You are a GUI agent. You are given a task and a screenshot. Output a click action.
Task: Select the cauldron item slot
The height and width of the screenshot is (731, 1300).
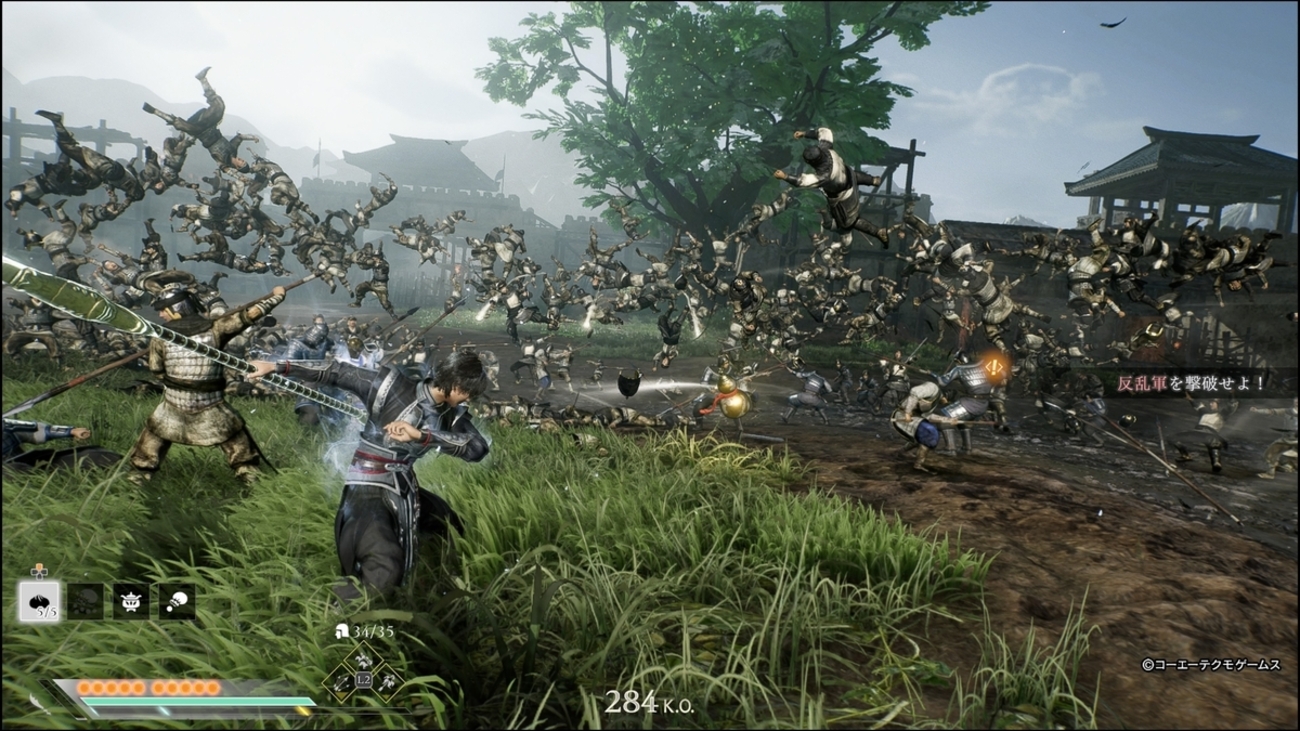pyautogui.click(x=133, y=601)
